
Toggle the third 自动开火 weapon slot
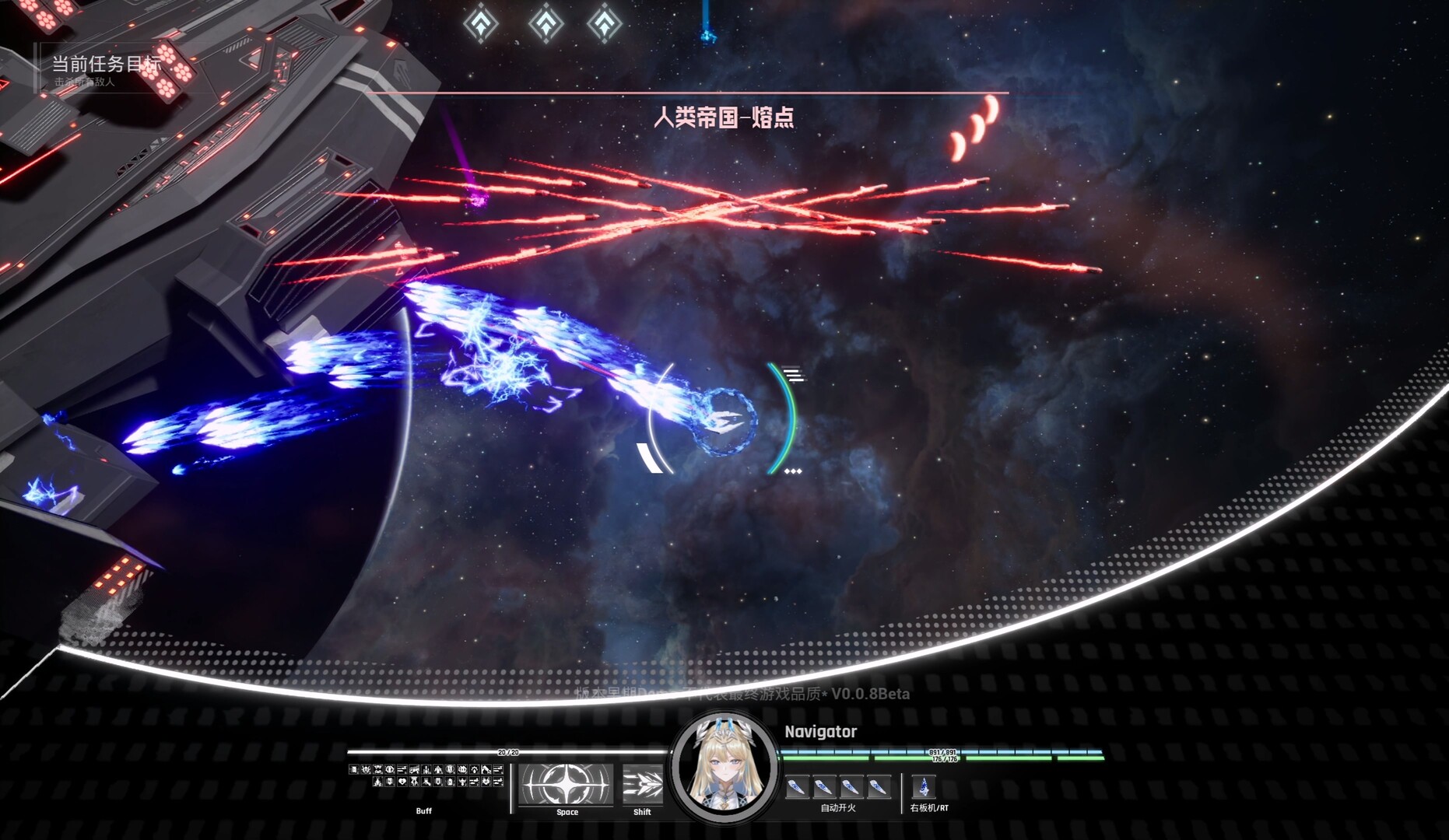852,788
